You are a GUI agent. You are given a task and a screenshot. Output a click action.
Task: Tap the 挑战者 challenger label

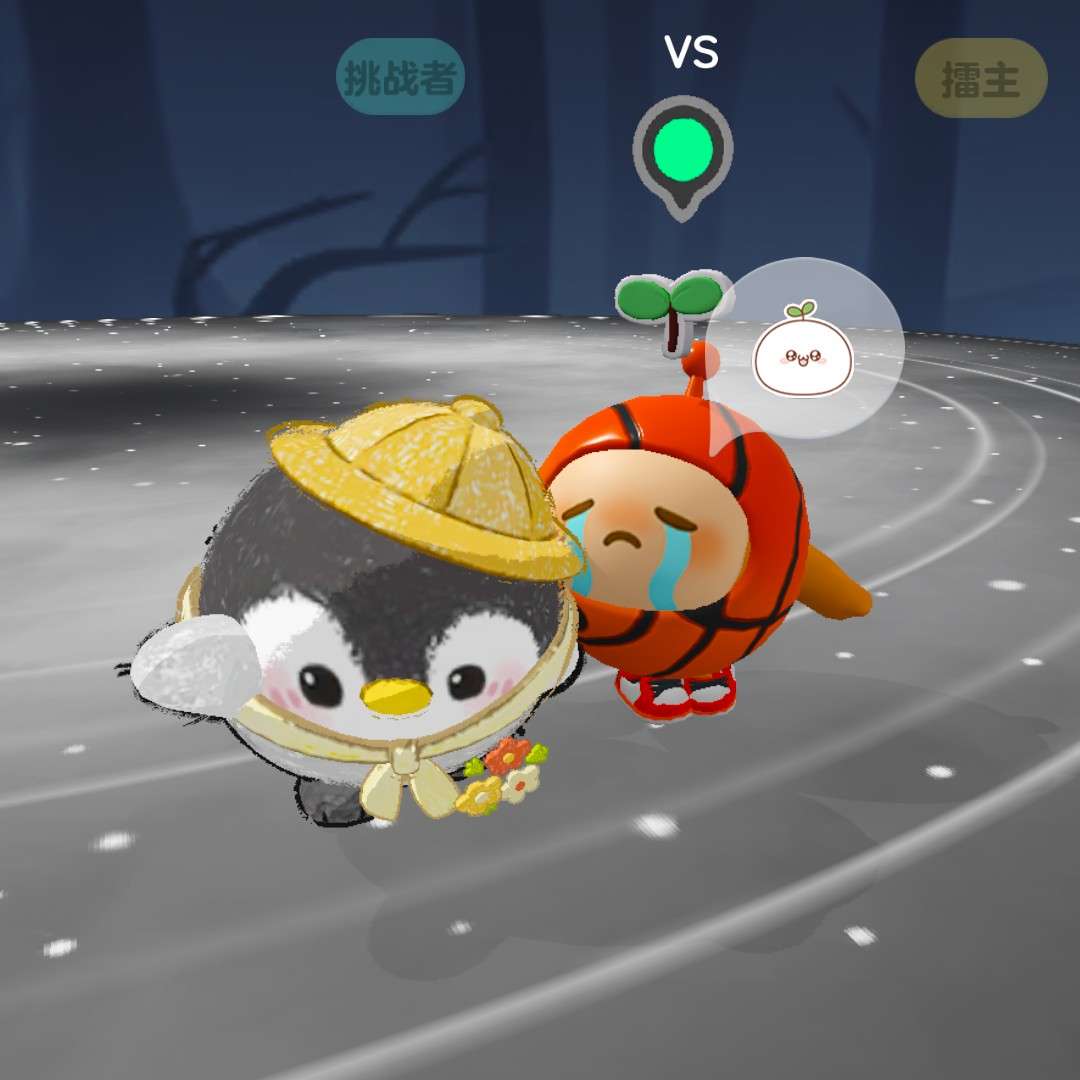[400, 77]
